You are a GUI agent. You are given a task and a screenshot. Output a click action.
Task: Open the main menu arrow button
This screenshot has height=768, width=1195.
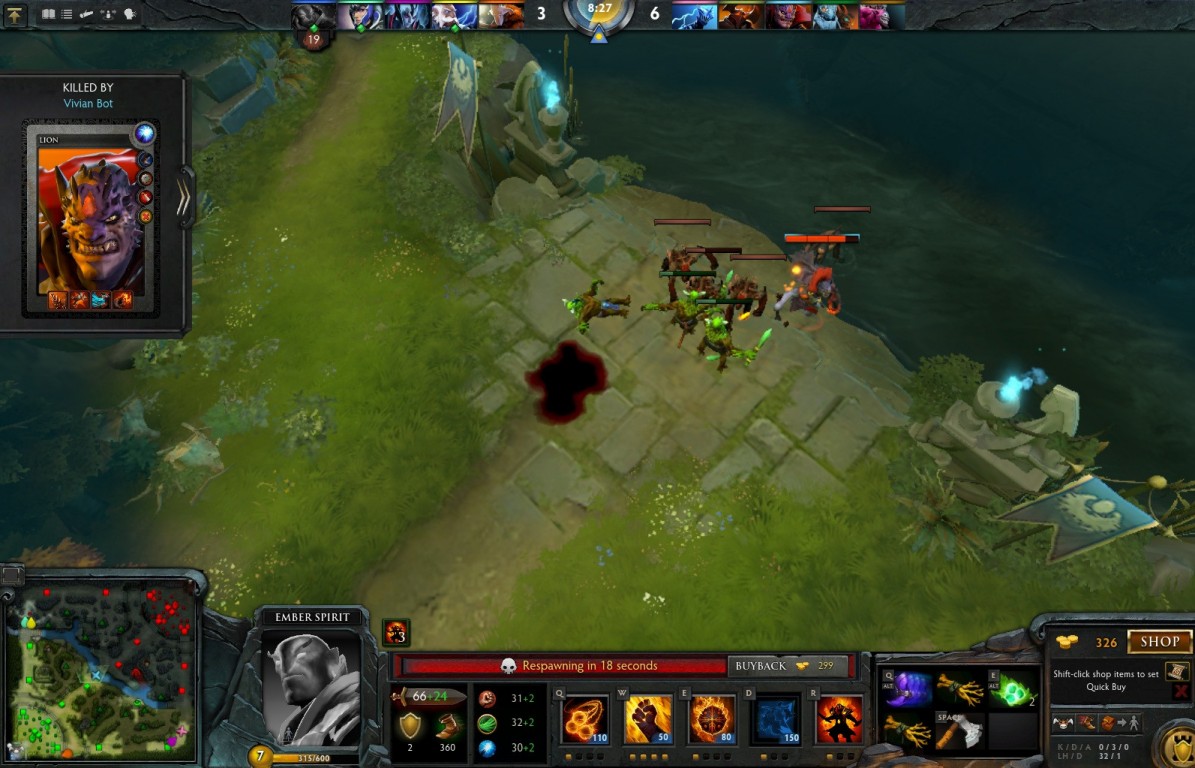coord(14,15)
